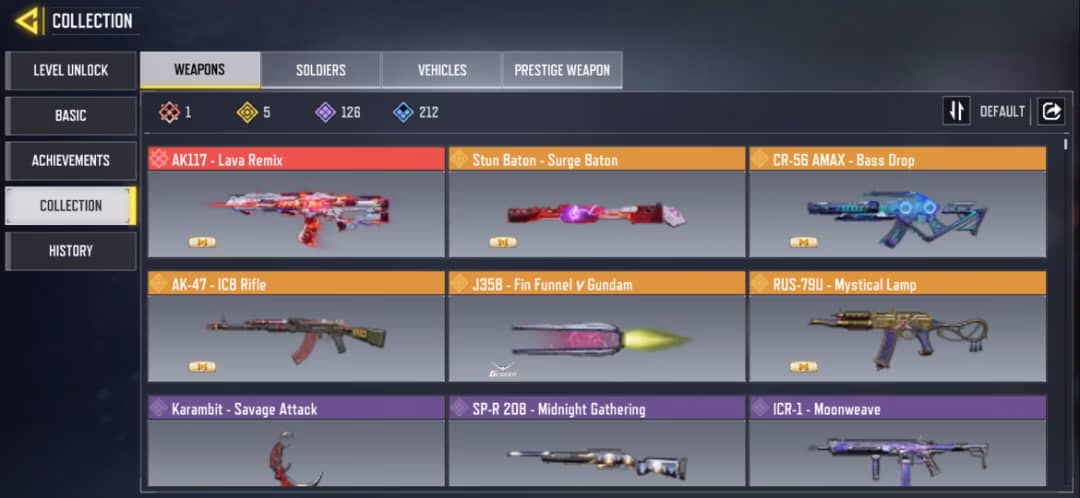The width and height of the screenshot is (1080, 498).
Task: Open the Level Unlock section
Action: (70, 71)
